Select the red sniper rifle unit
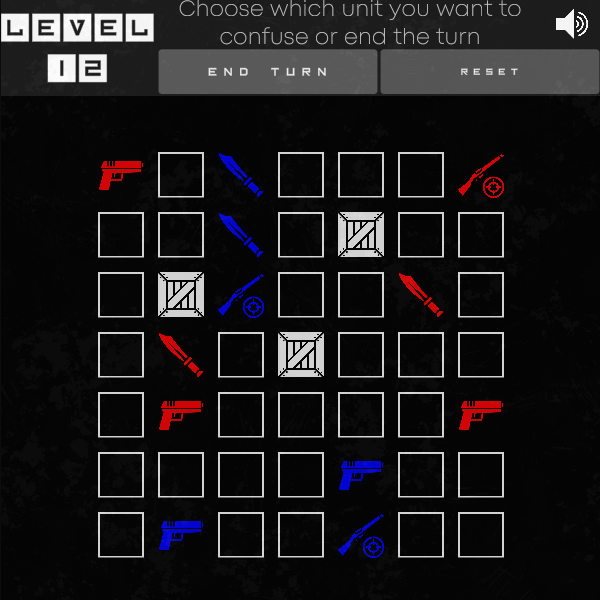The image size is (600, 600). (481, 175)
